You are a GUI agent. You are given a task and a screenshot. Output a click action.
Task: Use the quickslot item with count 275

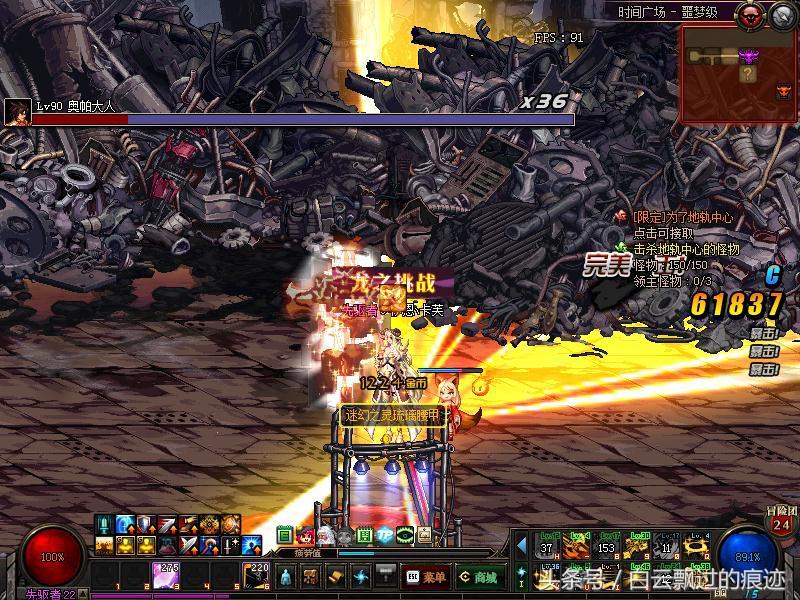tap(165, 575)
